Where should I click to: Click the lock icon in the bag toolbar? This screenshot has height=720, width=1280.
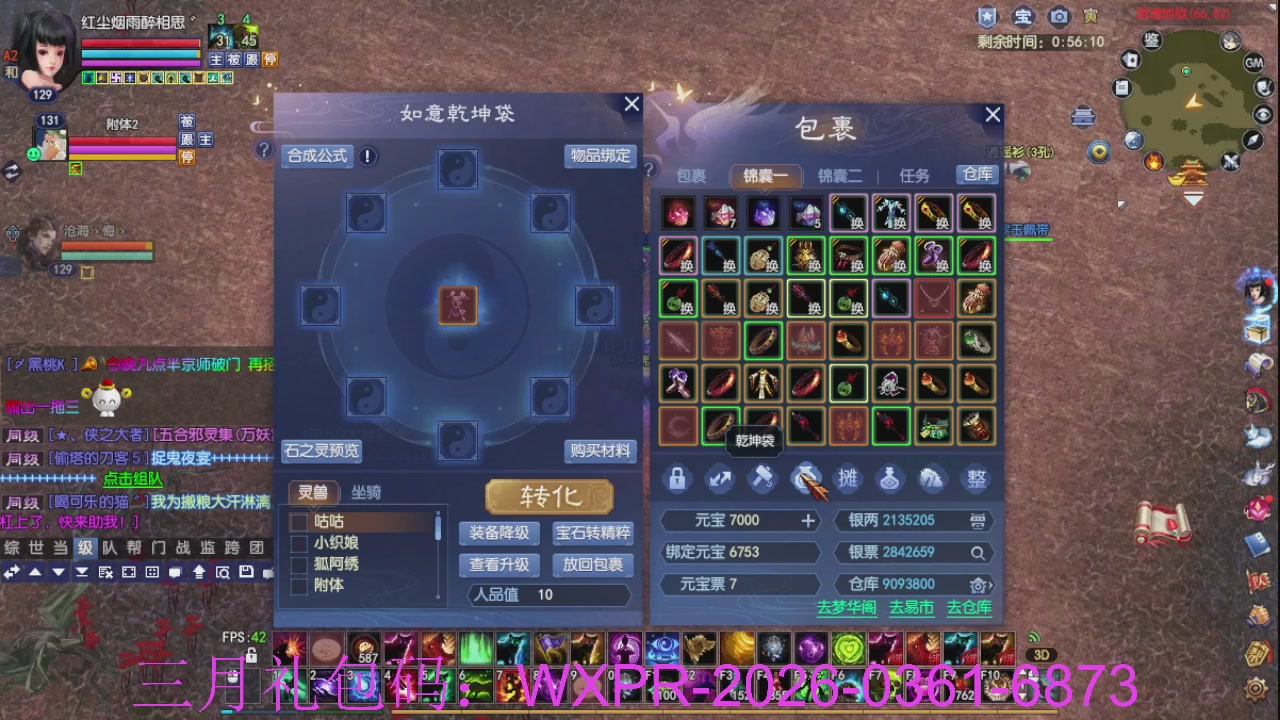point(678,479)
